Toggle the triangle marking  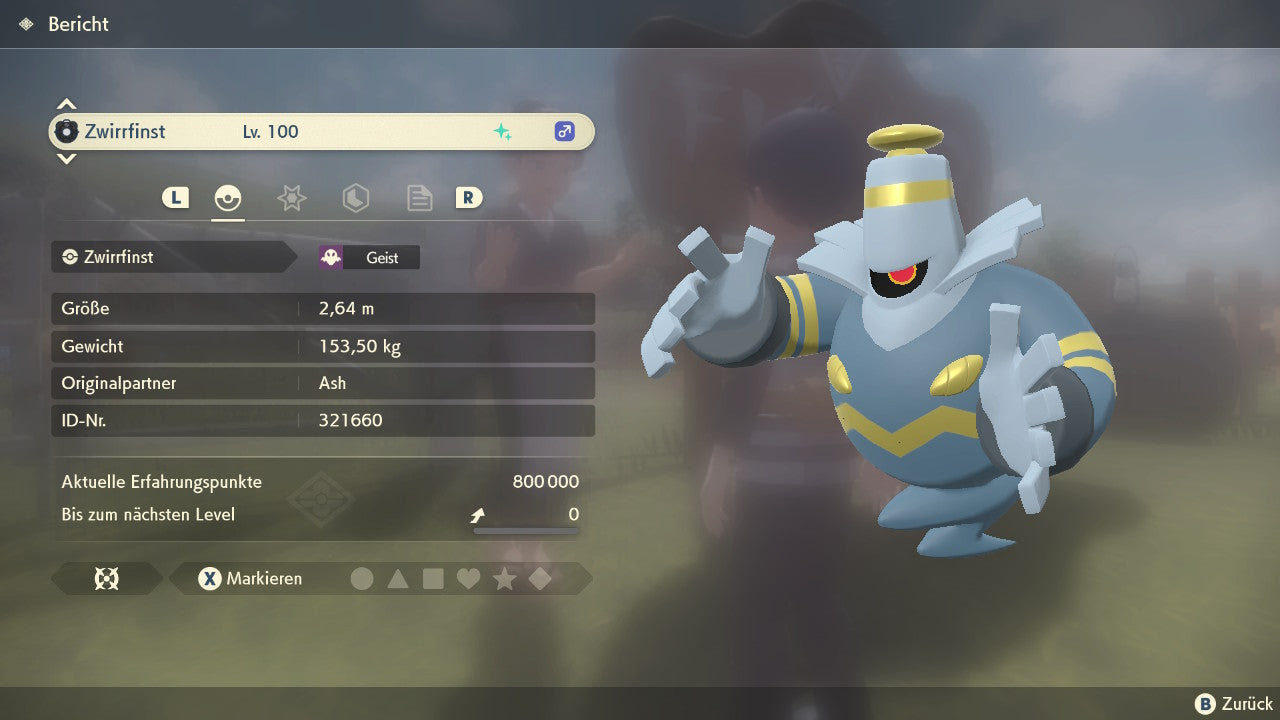pos(398,578)
